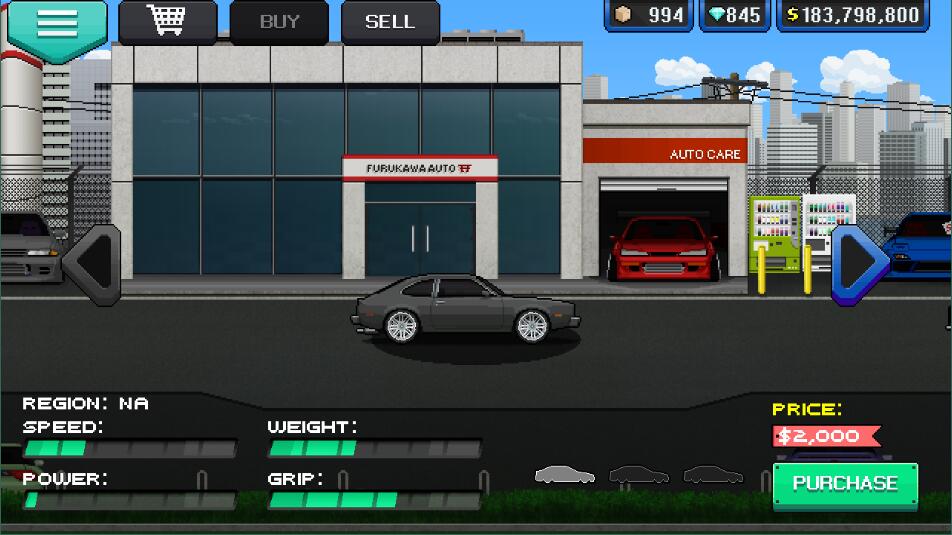Image resolution: width=952 pixels, height=535 pixels.
Task: Tap the diamond counter showing 845
Action: click(x=734, y=15)
